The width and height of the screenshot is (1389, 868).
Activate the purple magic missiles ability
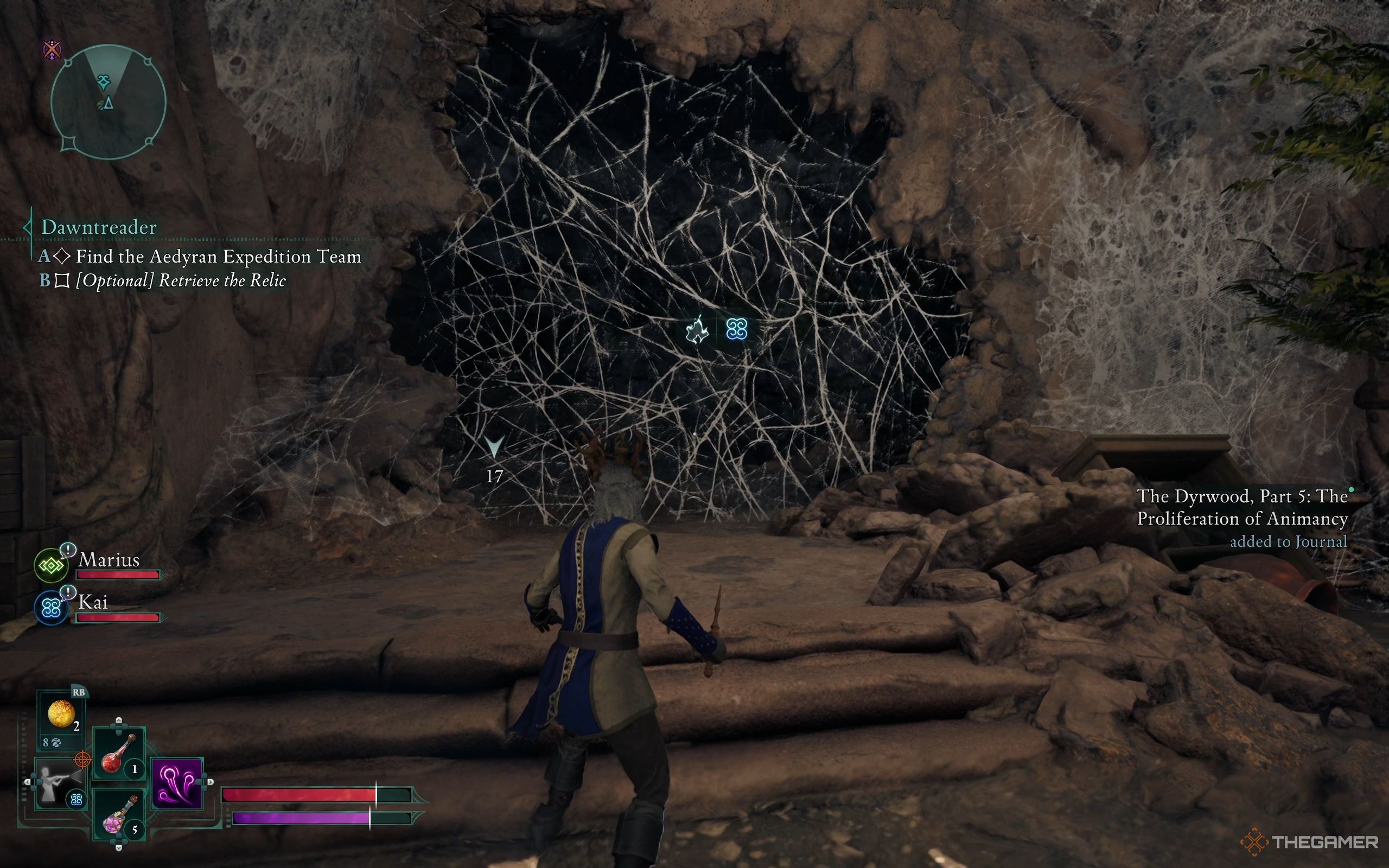pos(177,783)
